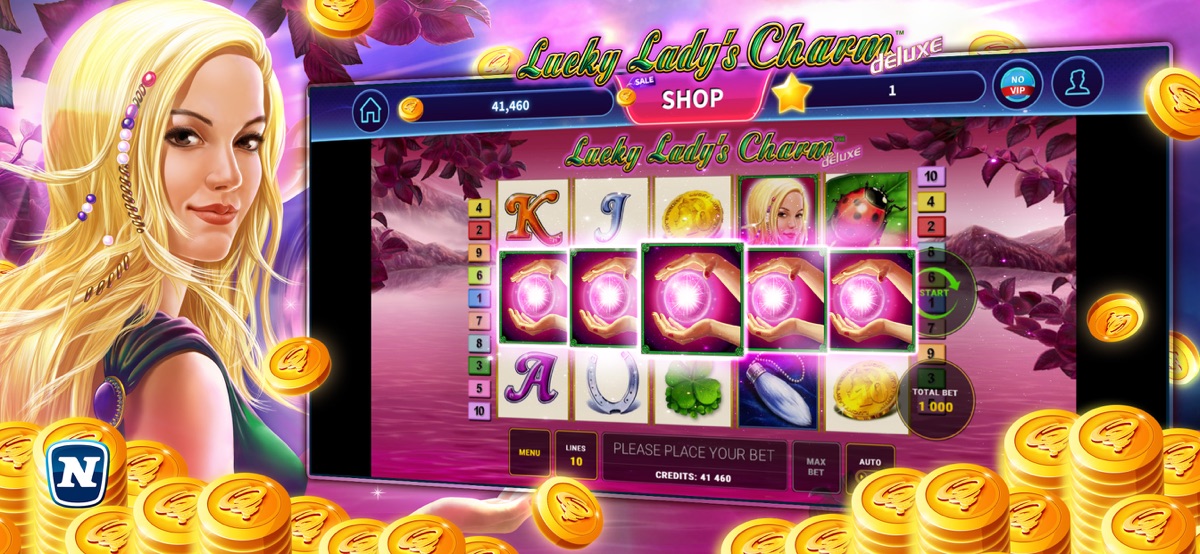Go to the home lobby icon
Screen dimensions: 1200x554
click(370, 110)
